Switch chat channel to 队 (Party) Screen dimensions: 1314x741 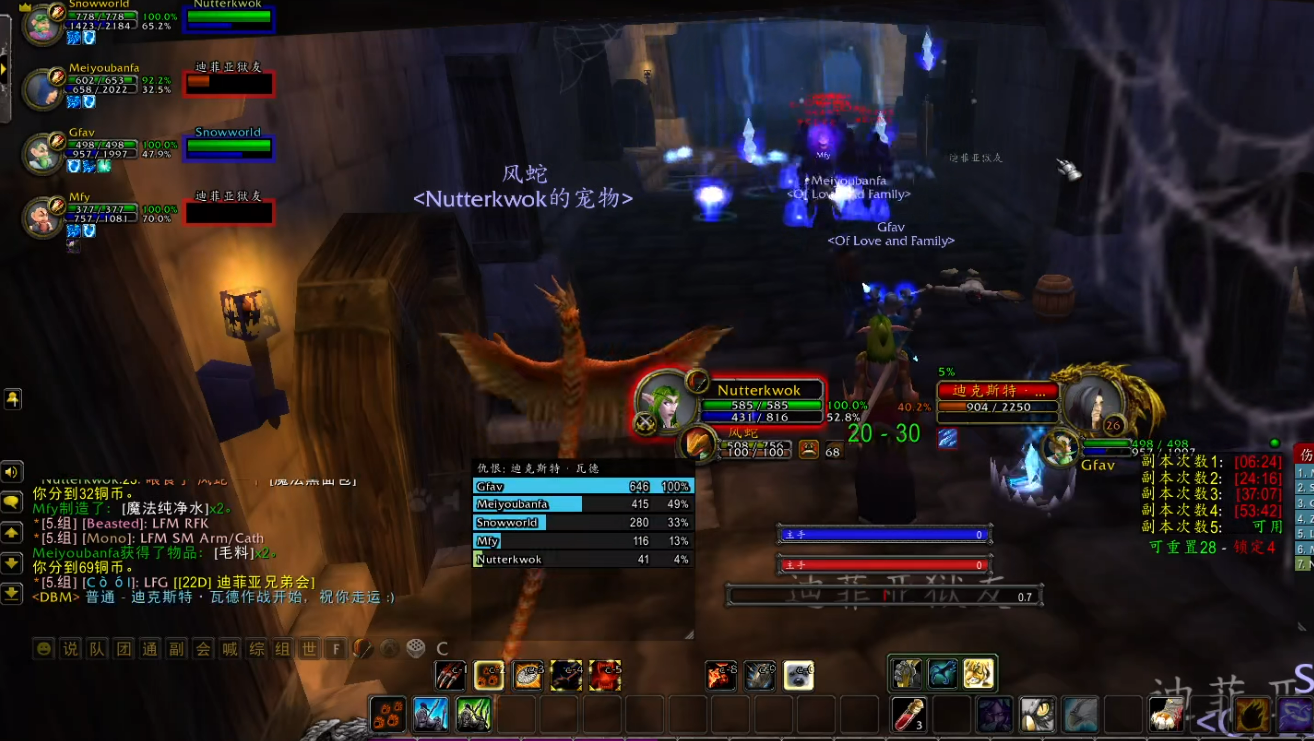click(x=97, y=649)
